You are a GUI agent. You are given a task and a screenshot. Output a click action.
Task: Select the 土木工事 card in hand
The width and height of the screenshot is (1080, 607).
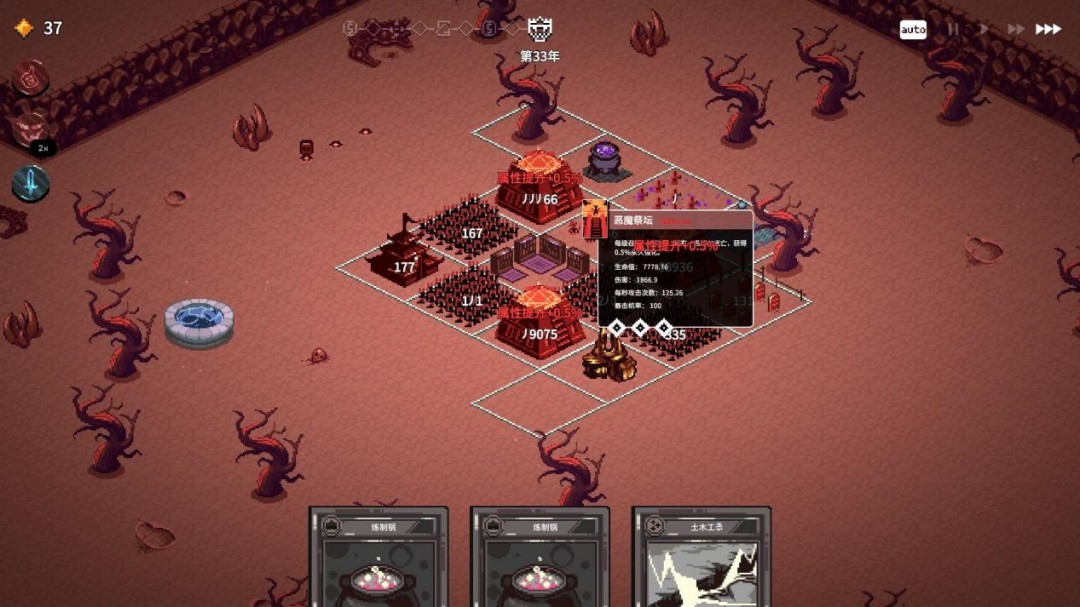tap(701, 556)
